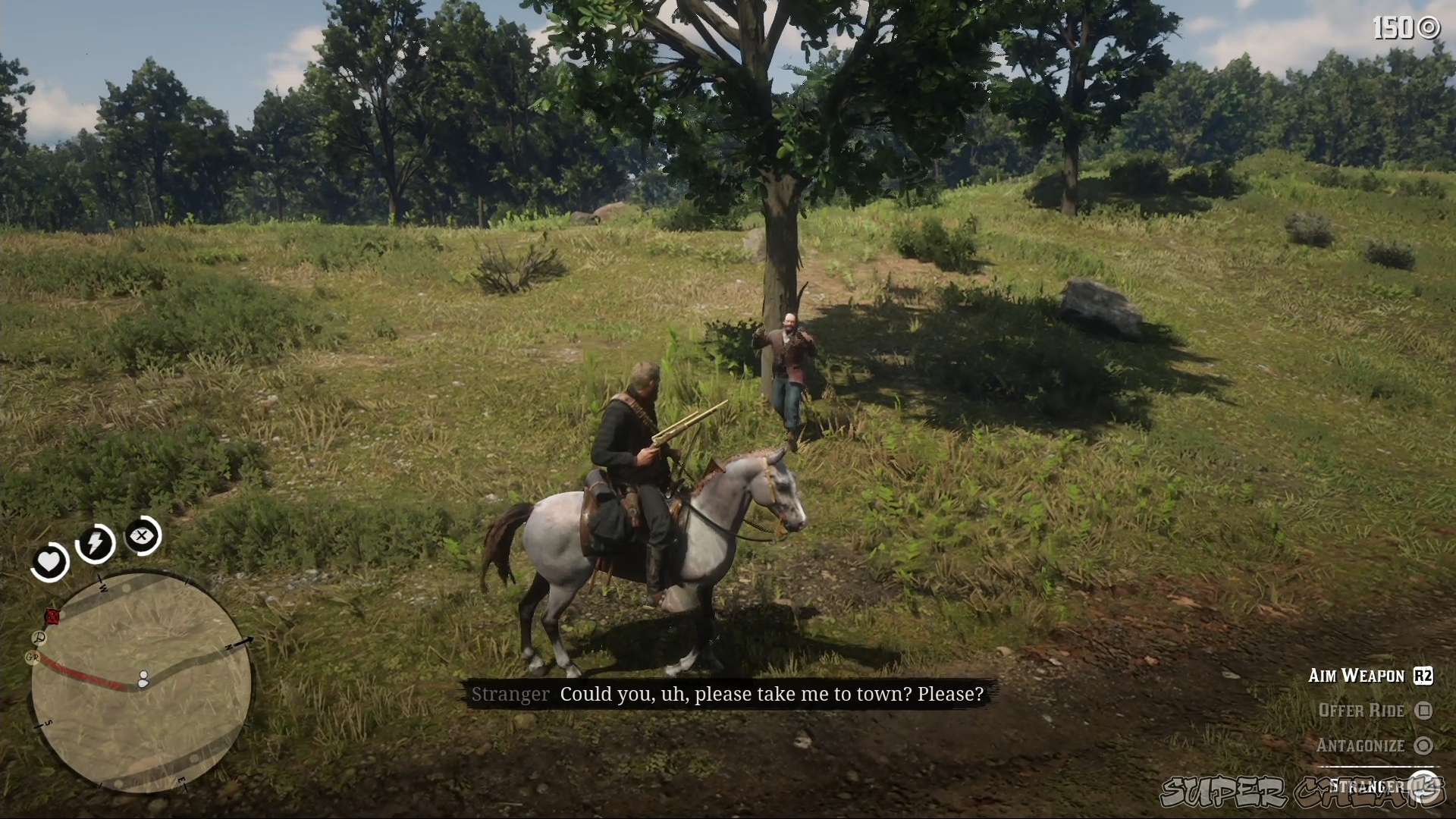
Task: Click the 'P' post office icon on minimap
Action: coord(38,638)
